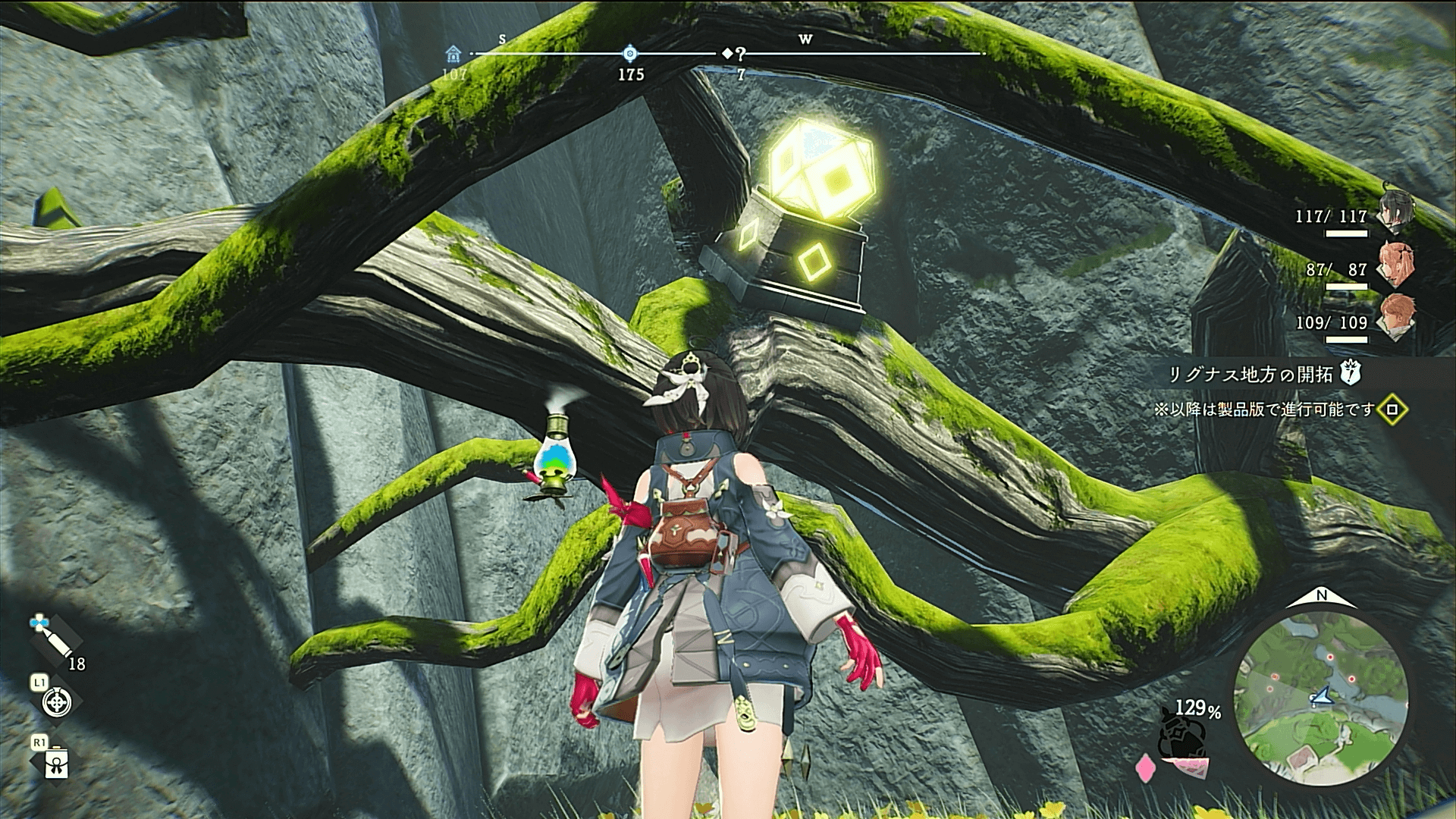The height and width of the screenshot is (819, 1456).
Task: Select the dark-haired party member portrait
Action: click(x=1393, y=212)
